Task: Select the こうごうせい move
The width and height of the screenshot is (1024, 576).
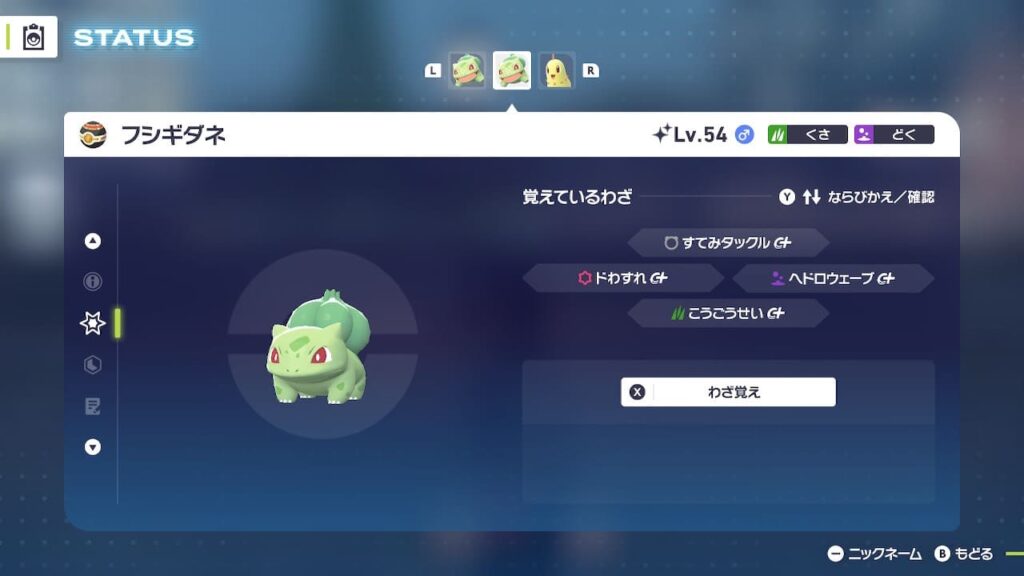Action: pyautogui.click(x=728, y=314)
